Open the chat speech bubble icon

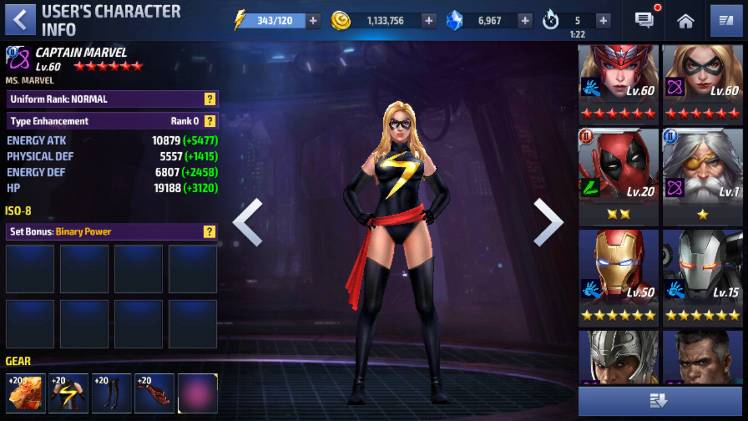[x=645, y=19]
